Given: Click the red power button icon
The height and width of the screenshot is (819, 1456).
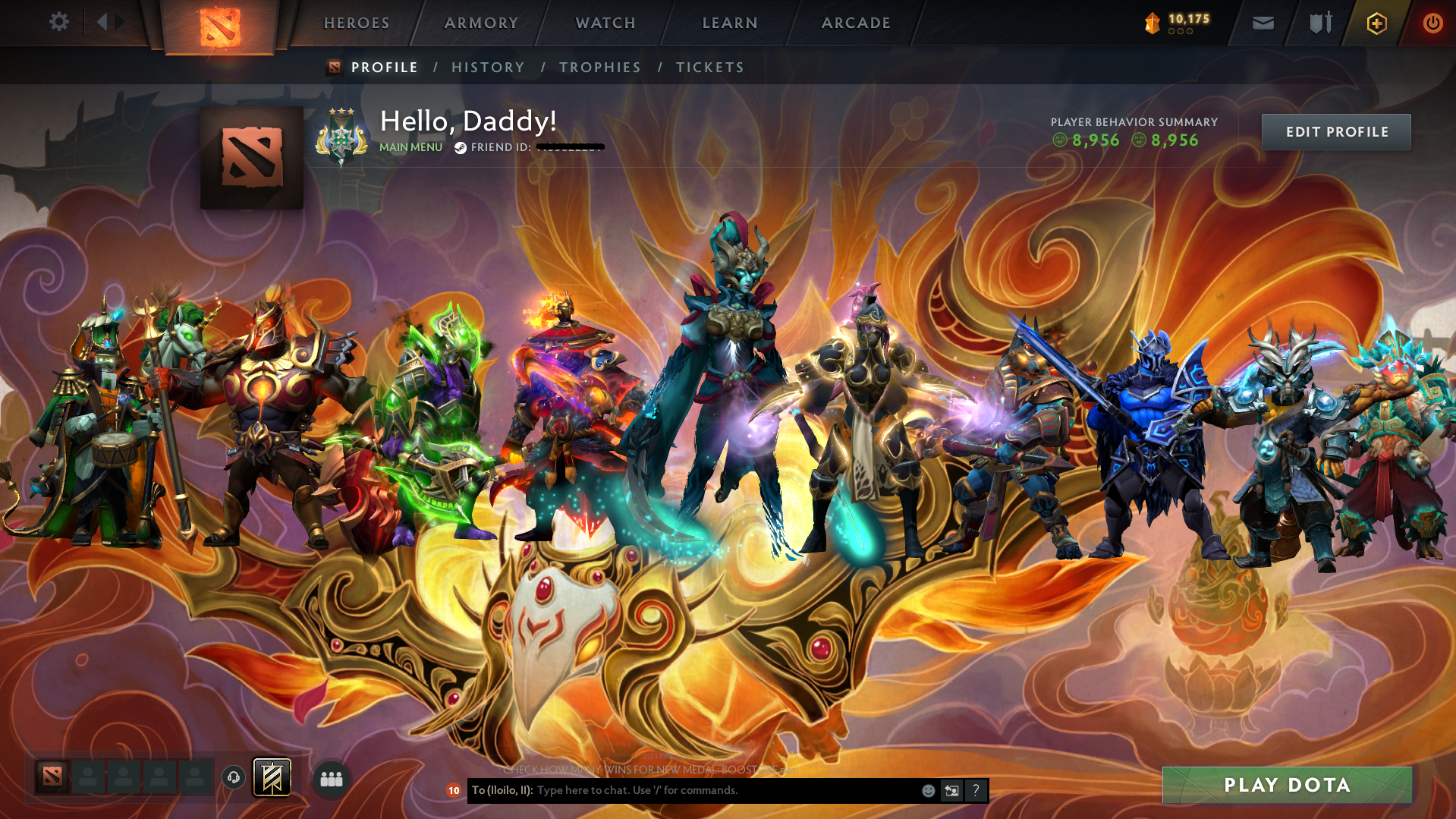Looking at the screenshot, I should [1432, 23].
